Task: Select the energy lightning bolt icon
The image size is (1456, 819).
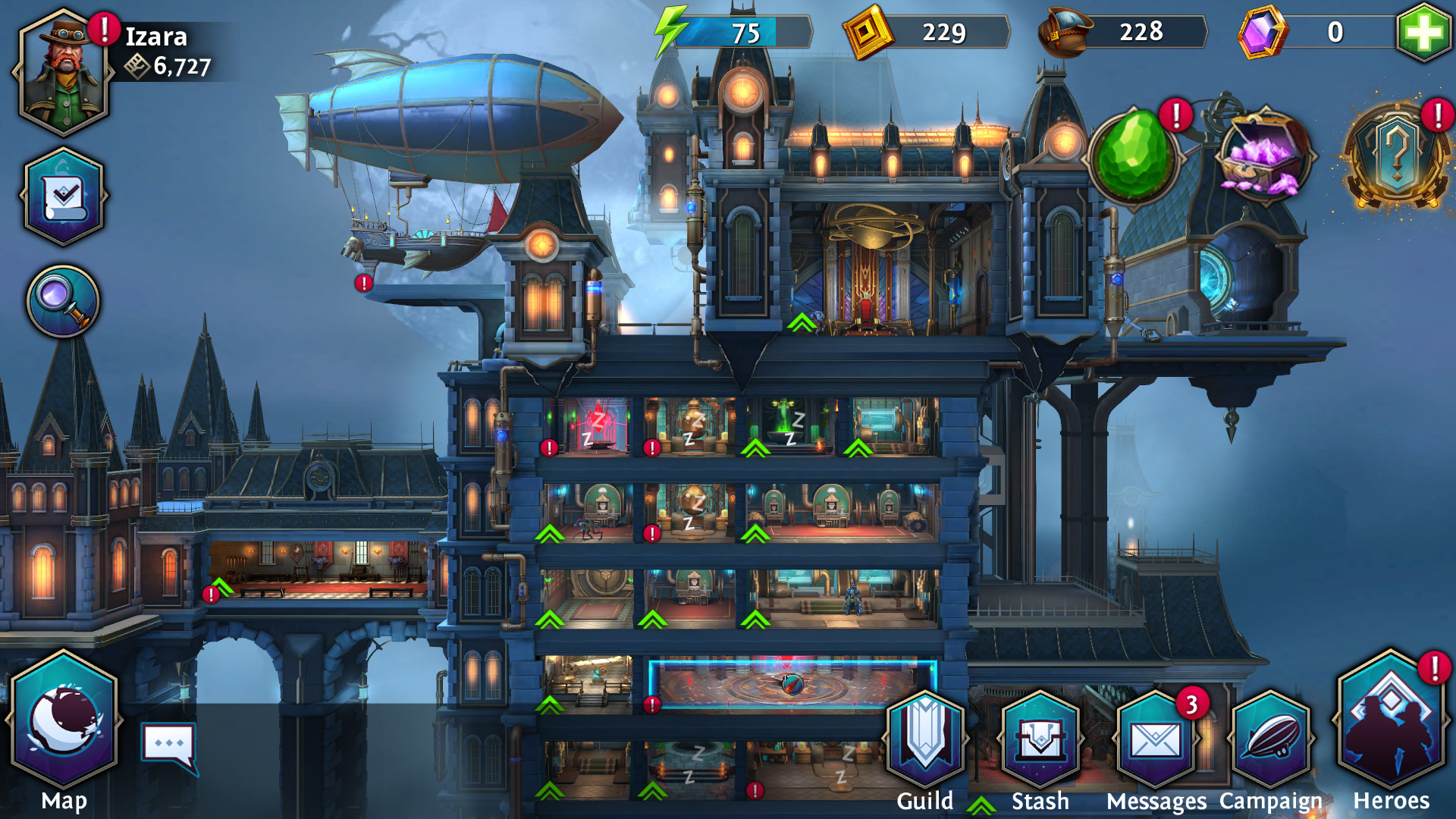Action: (670, 29)
